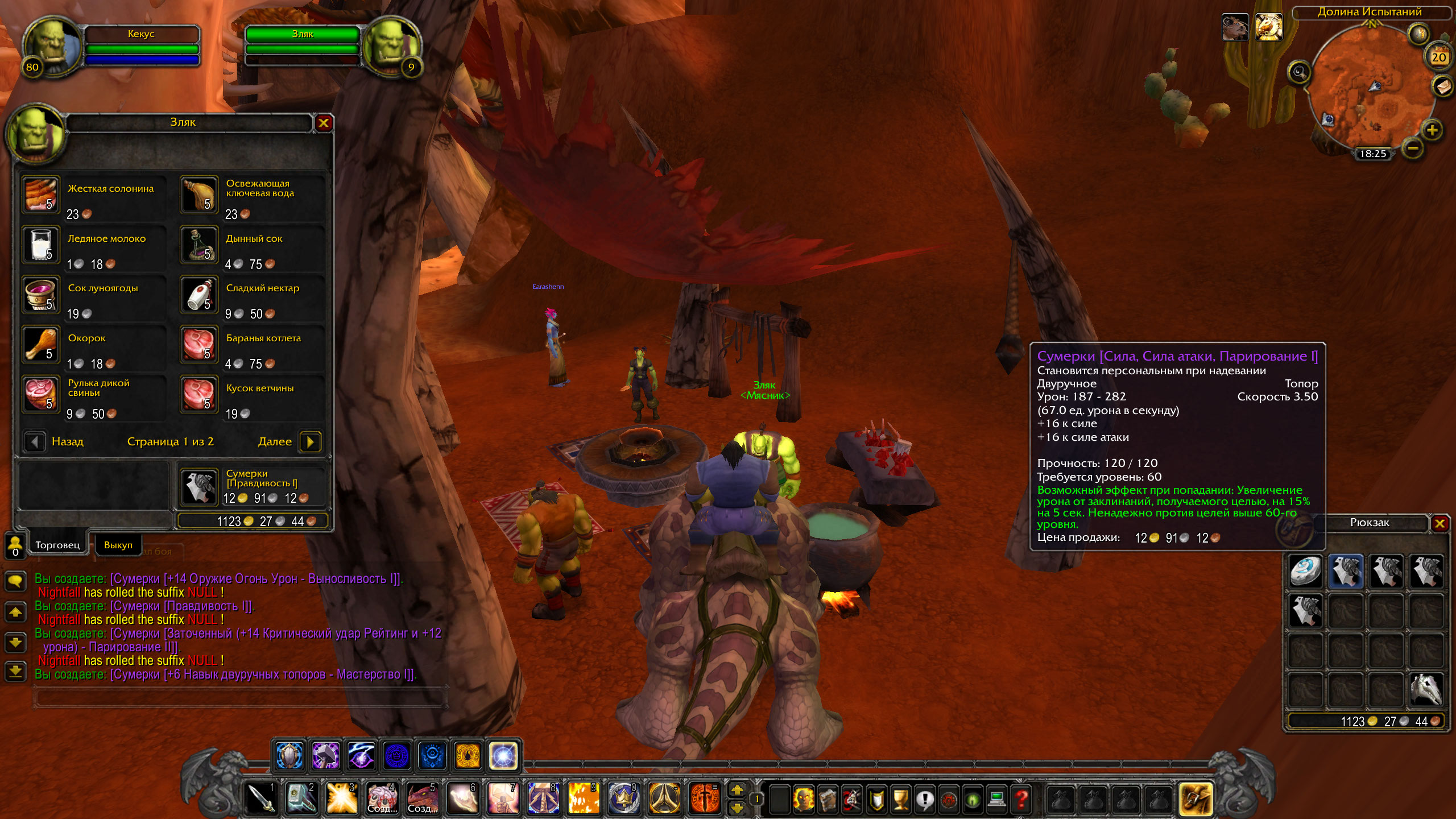Jump chat to bottom with the lowest arrow
The height and width of the screenshot is (819, 1456).
click(15, 671)
